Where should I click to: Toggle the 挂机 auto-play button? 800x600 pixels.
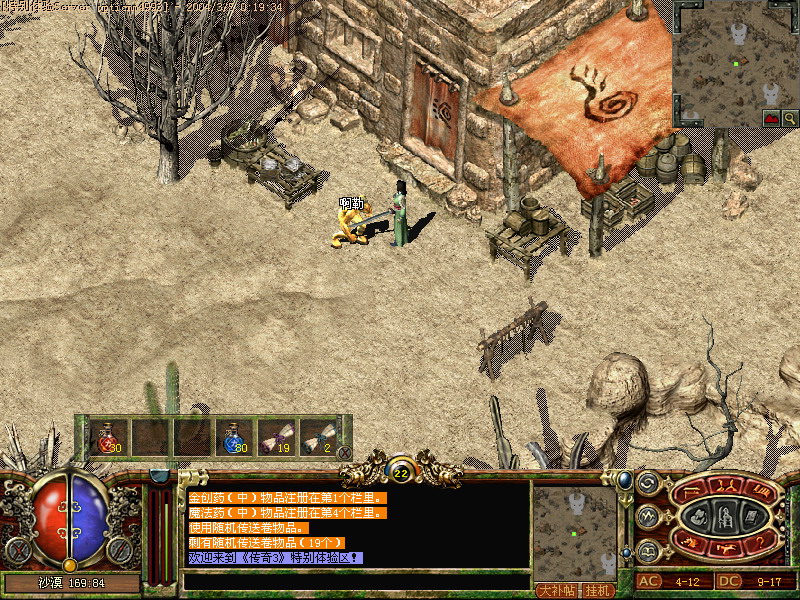point(598,590)
